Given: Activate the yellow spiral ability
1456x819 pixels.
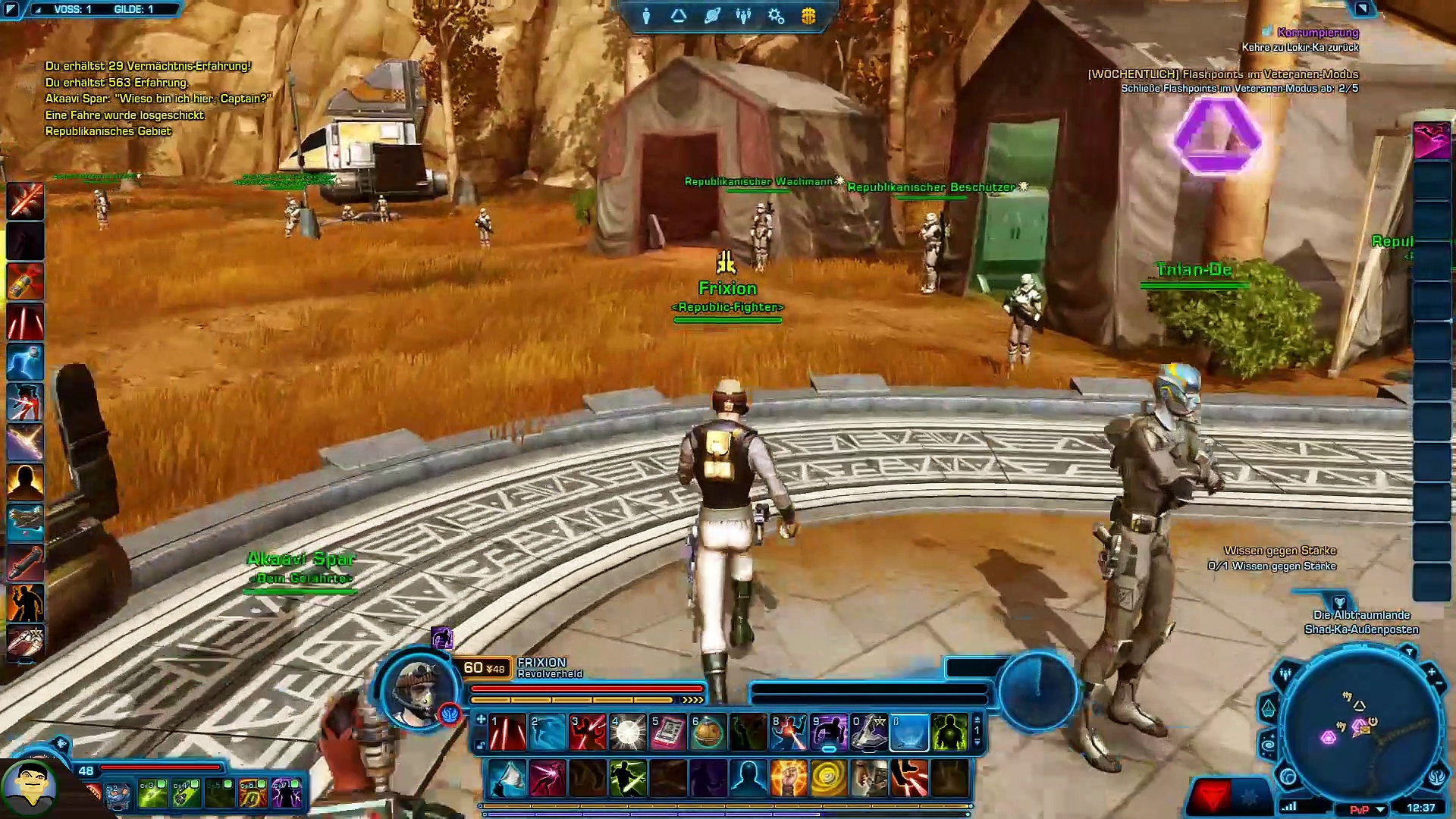Looking at the screenshot, I should click(x=828, y=778).
